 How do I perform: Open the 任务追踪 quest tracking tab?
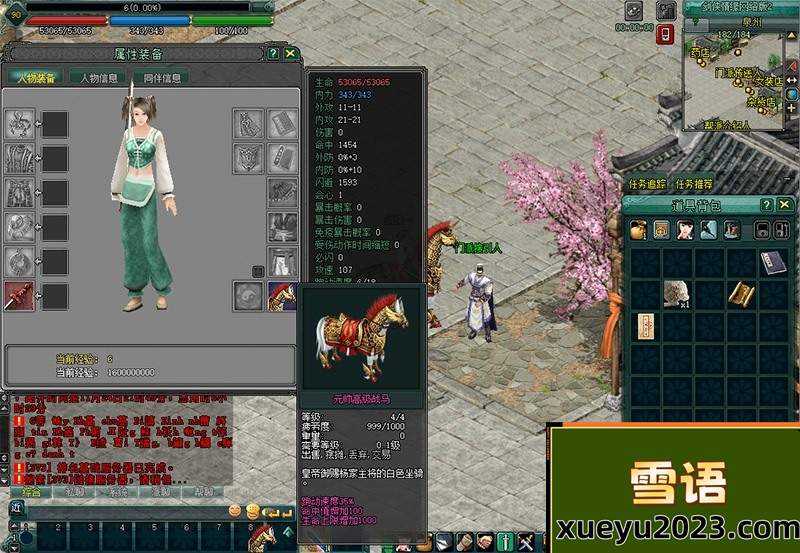pyautogui.click(x=647, y=184)
